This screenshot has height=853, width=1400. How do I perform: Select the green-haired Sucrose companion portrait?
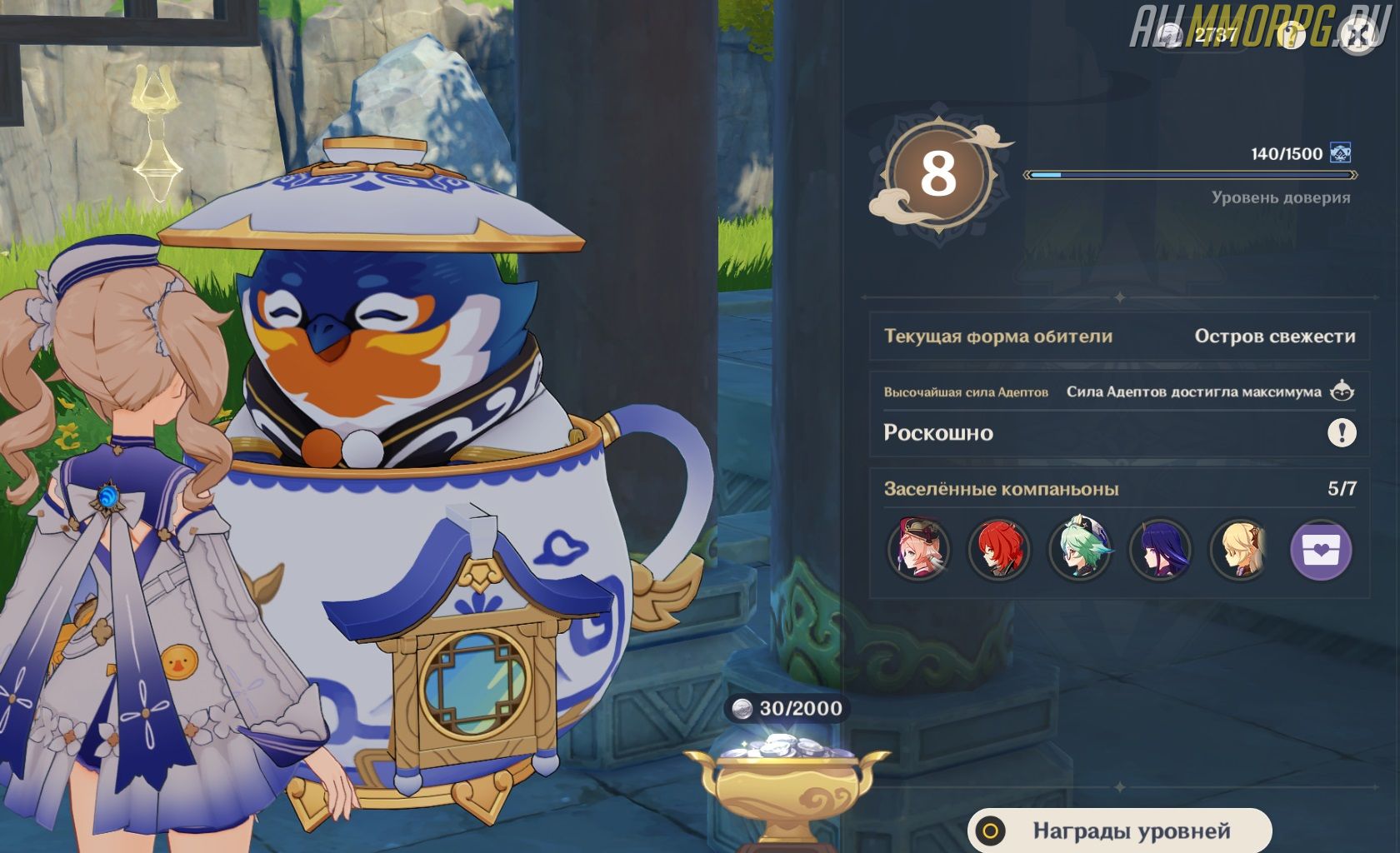coord(1079,550)
